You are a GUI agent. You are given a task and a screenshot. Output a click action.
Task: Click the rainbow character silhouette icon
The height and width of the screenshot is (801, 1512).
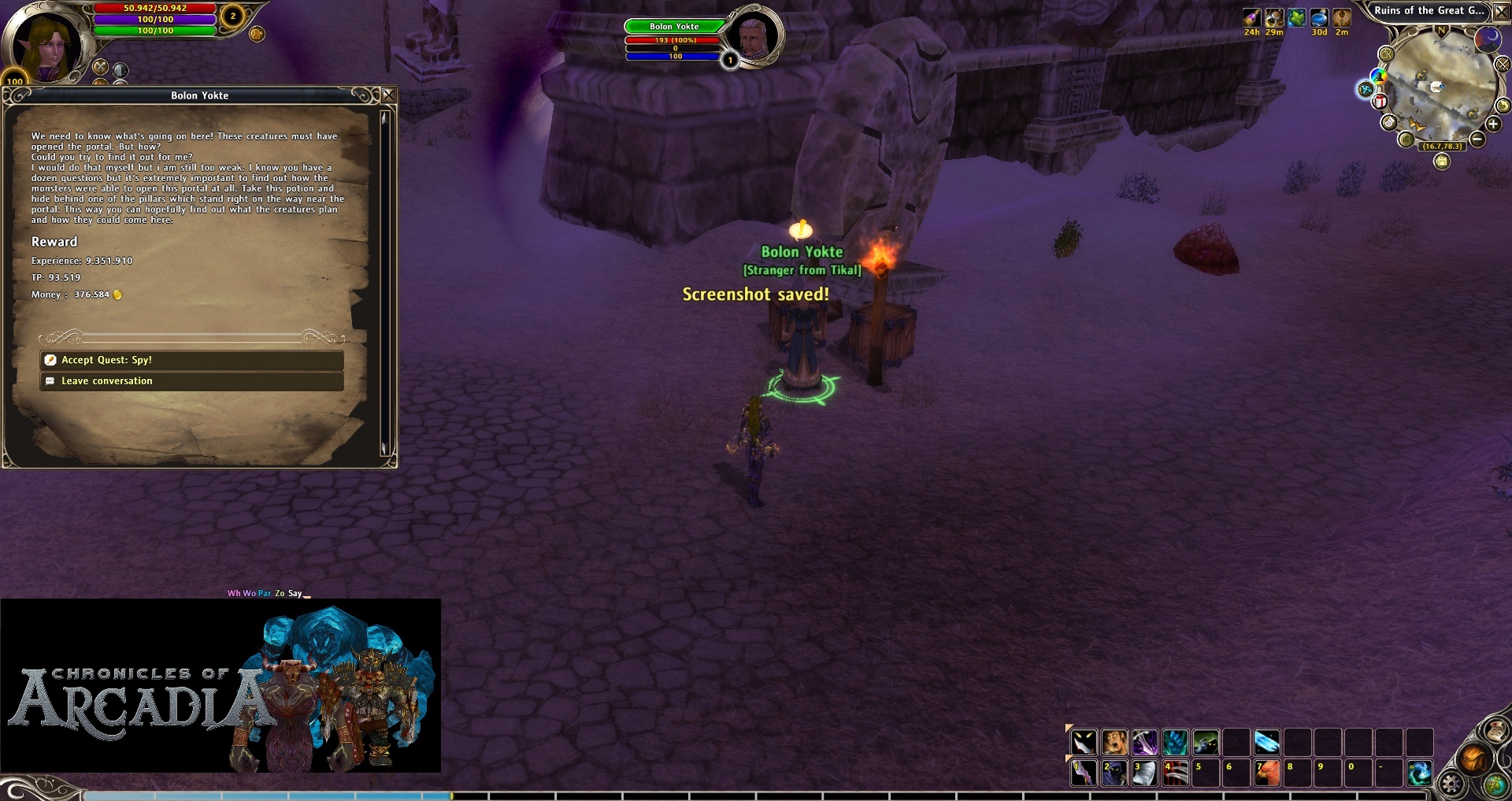1378,76
